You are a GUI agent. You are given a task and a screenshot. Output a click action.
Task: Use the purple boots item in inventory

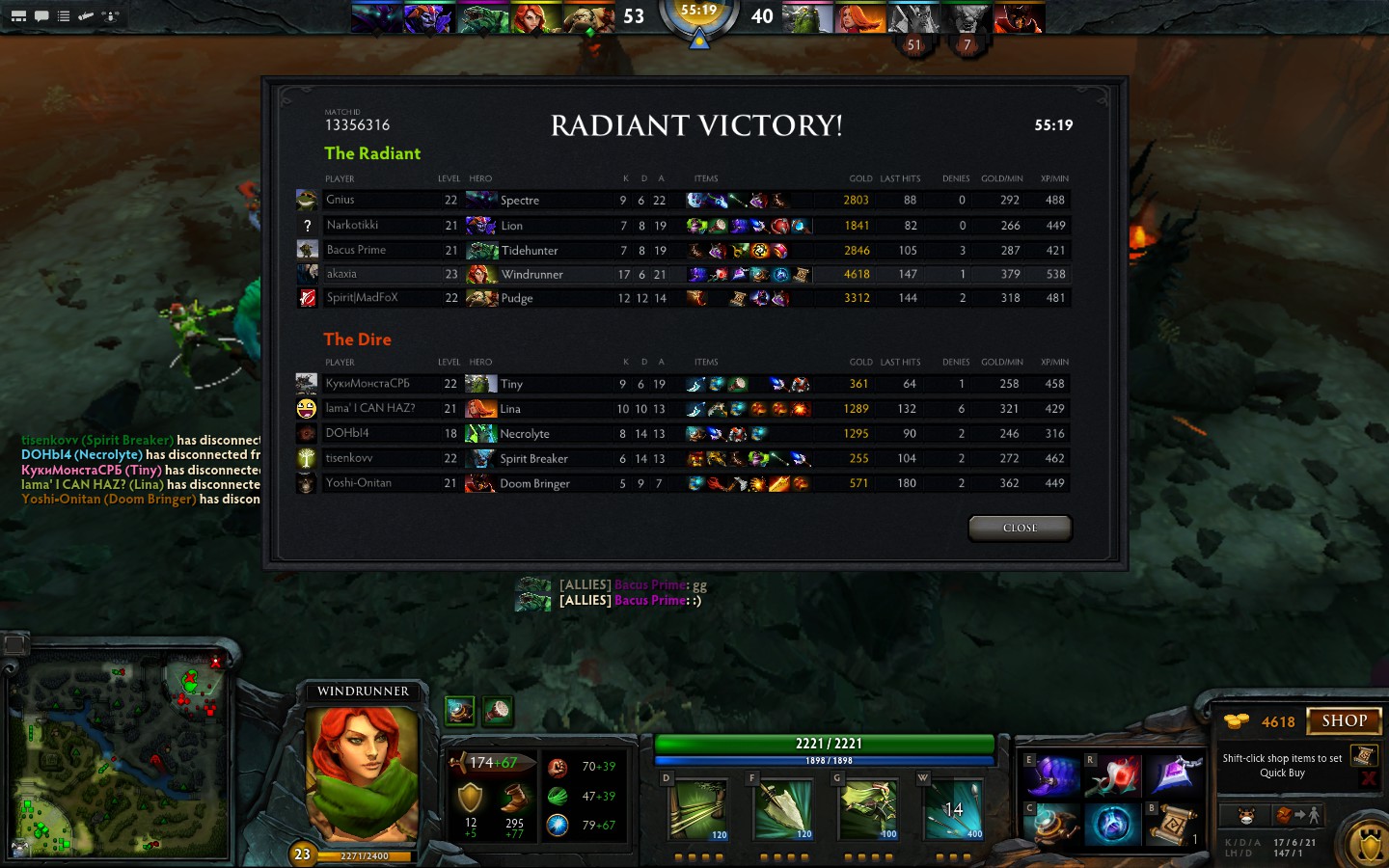tap(1053, 776)
